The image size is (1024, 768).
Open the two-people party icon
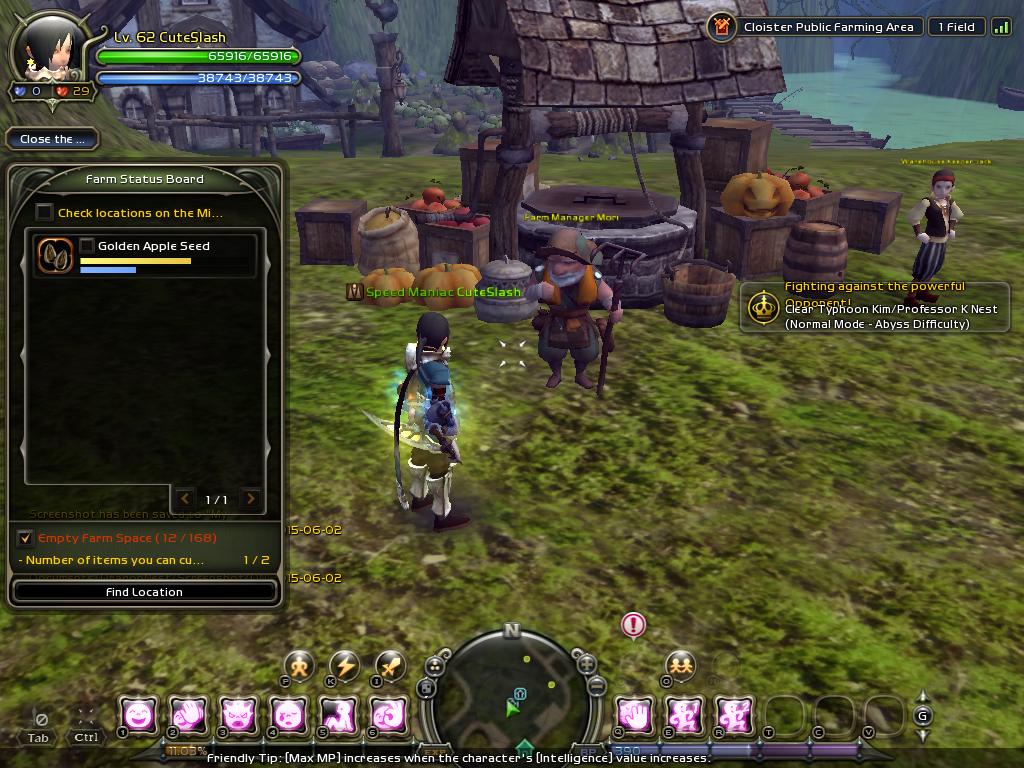coord(680,665)
